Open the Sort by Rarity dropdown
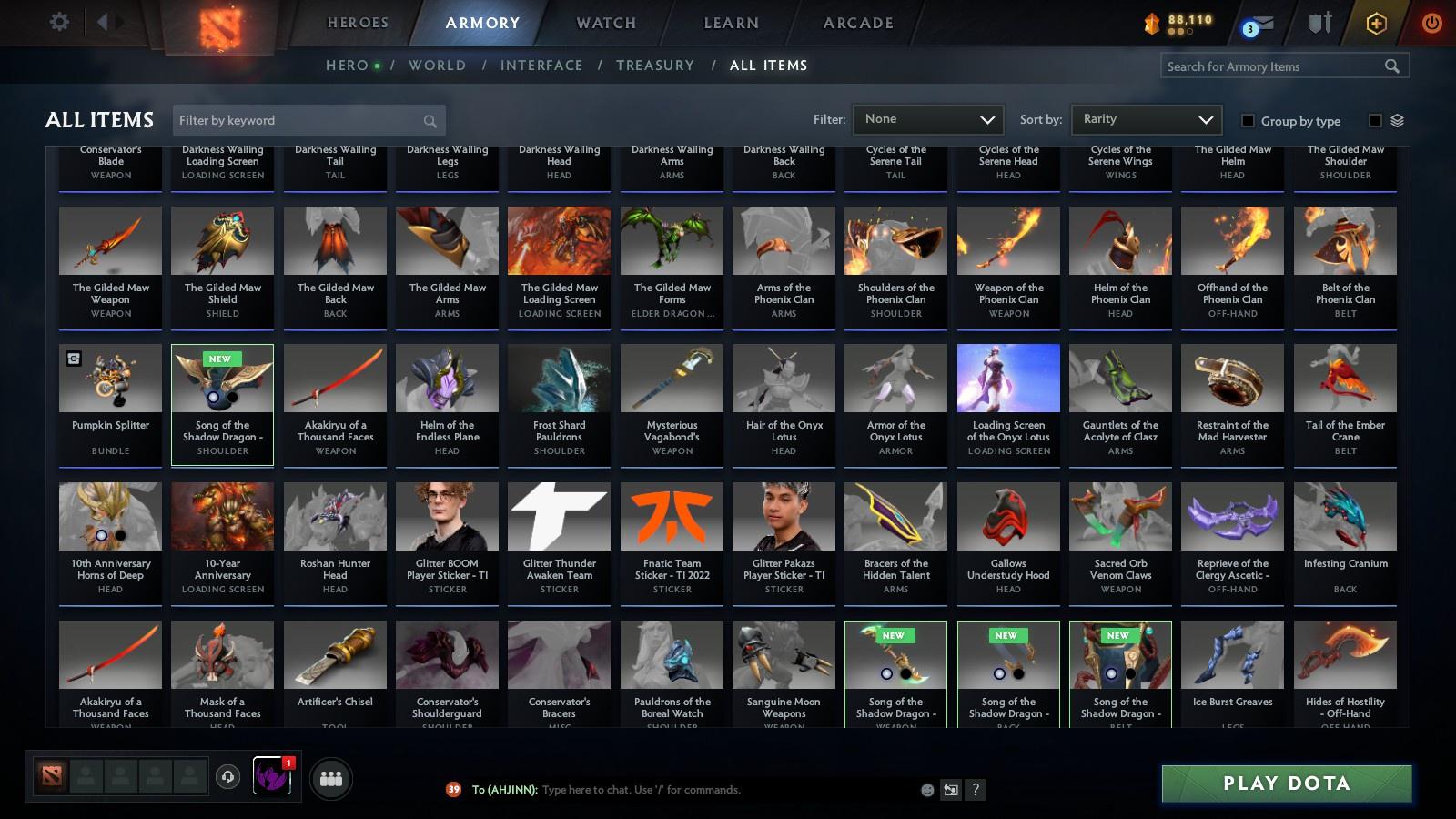The width and height of the screenshot is (1456, 819). (1147, 118)
